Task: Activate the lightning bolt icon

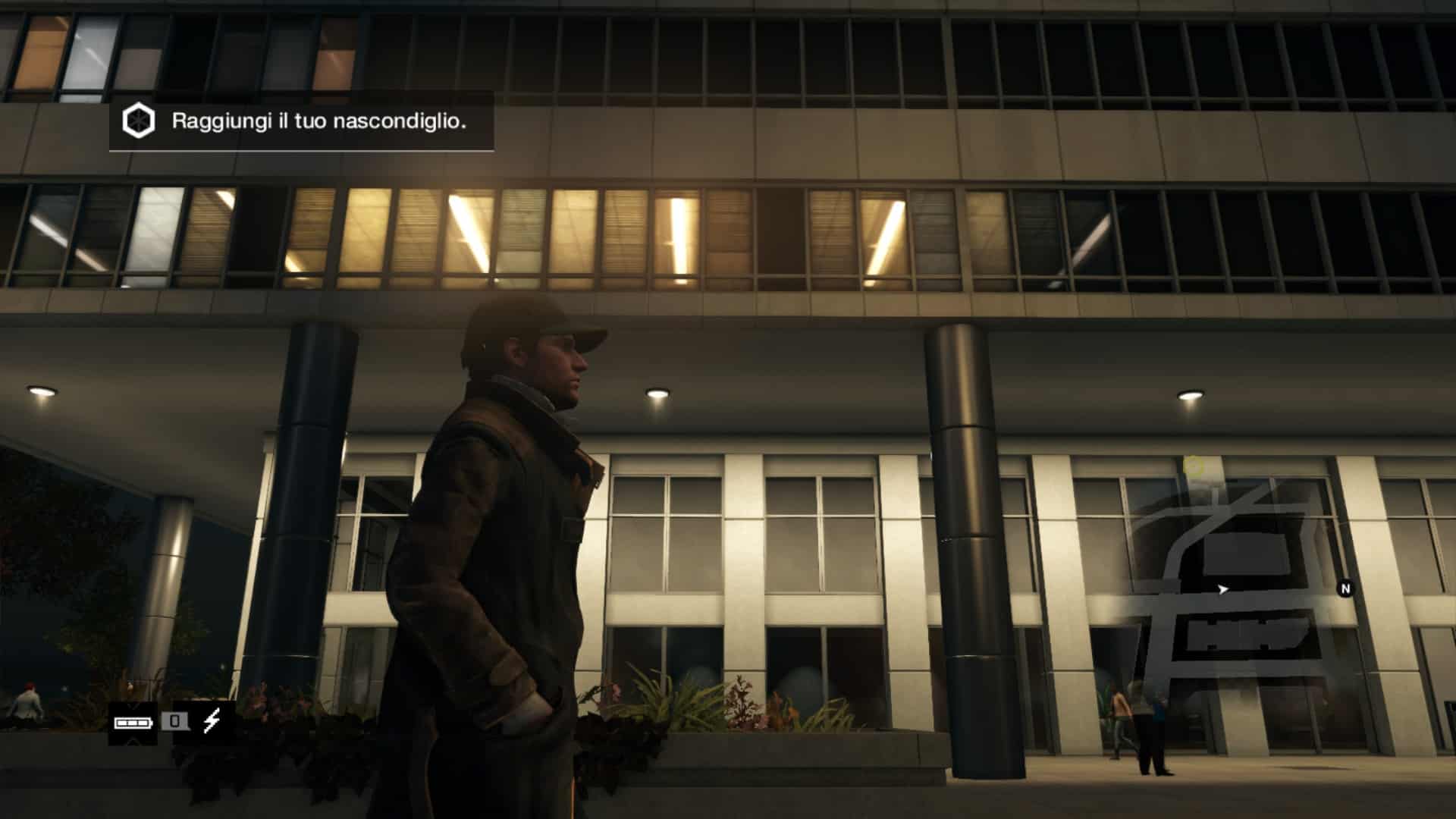Action: click(212, 721)
